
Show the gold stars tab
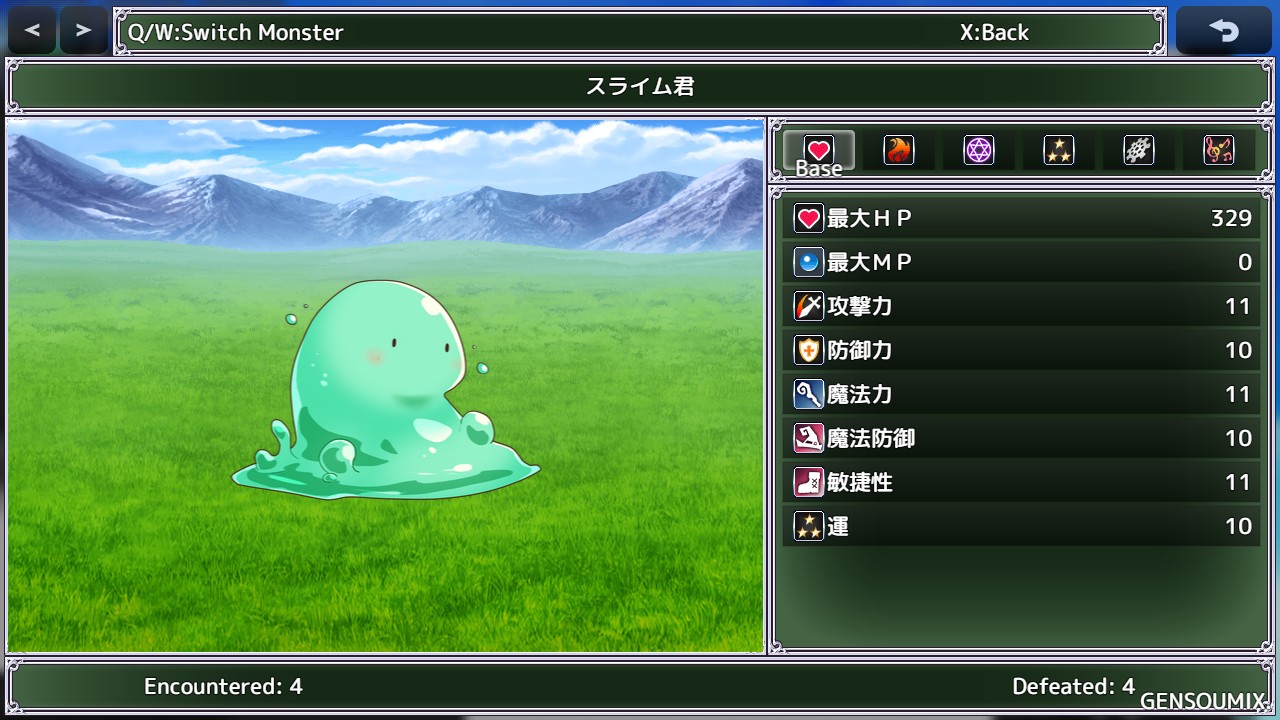(x=1059, y=150)
